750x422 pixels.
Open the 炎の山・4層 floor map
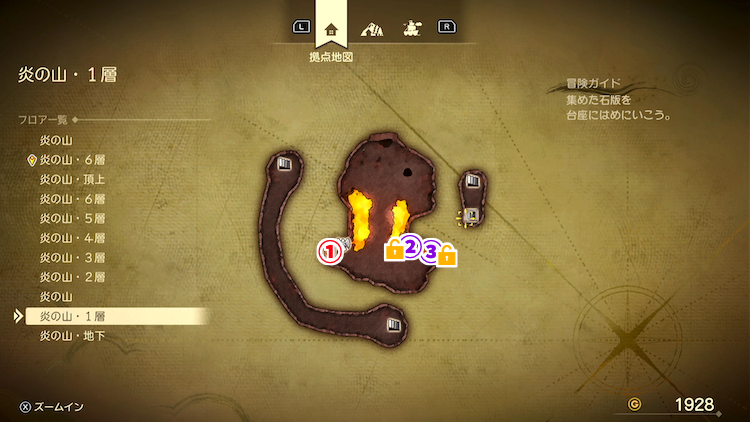[72, 238]
